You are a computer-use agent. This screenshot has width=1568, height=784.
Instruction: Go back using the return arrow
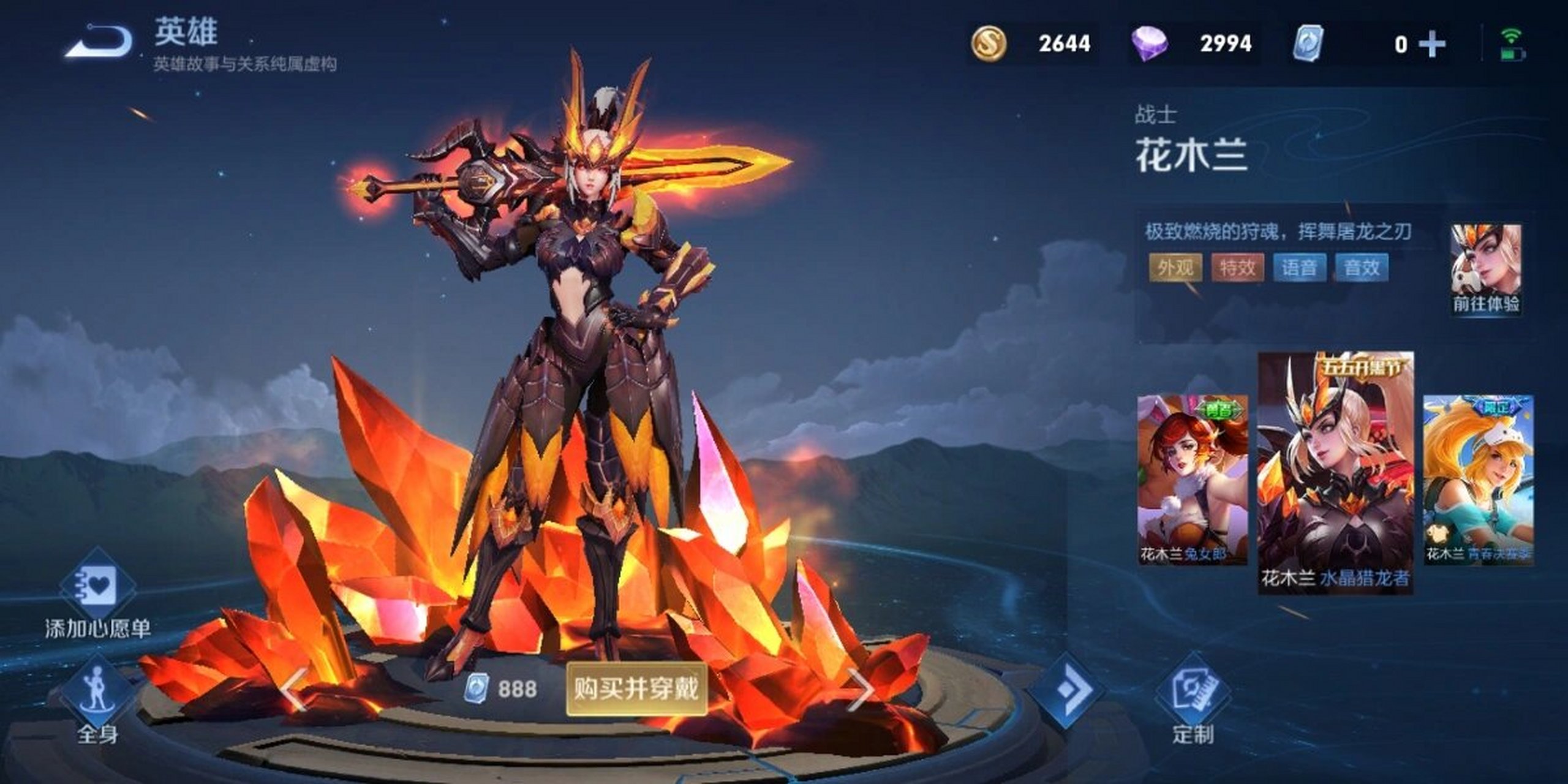point(100,43)
